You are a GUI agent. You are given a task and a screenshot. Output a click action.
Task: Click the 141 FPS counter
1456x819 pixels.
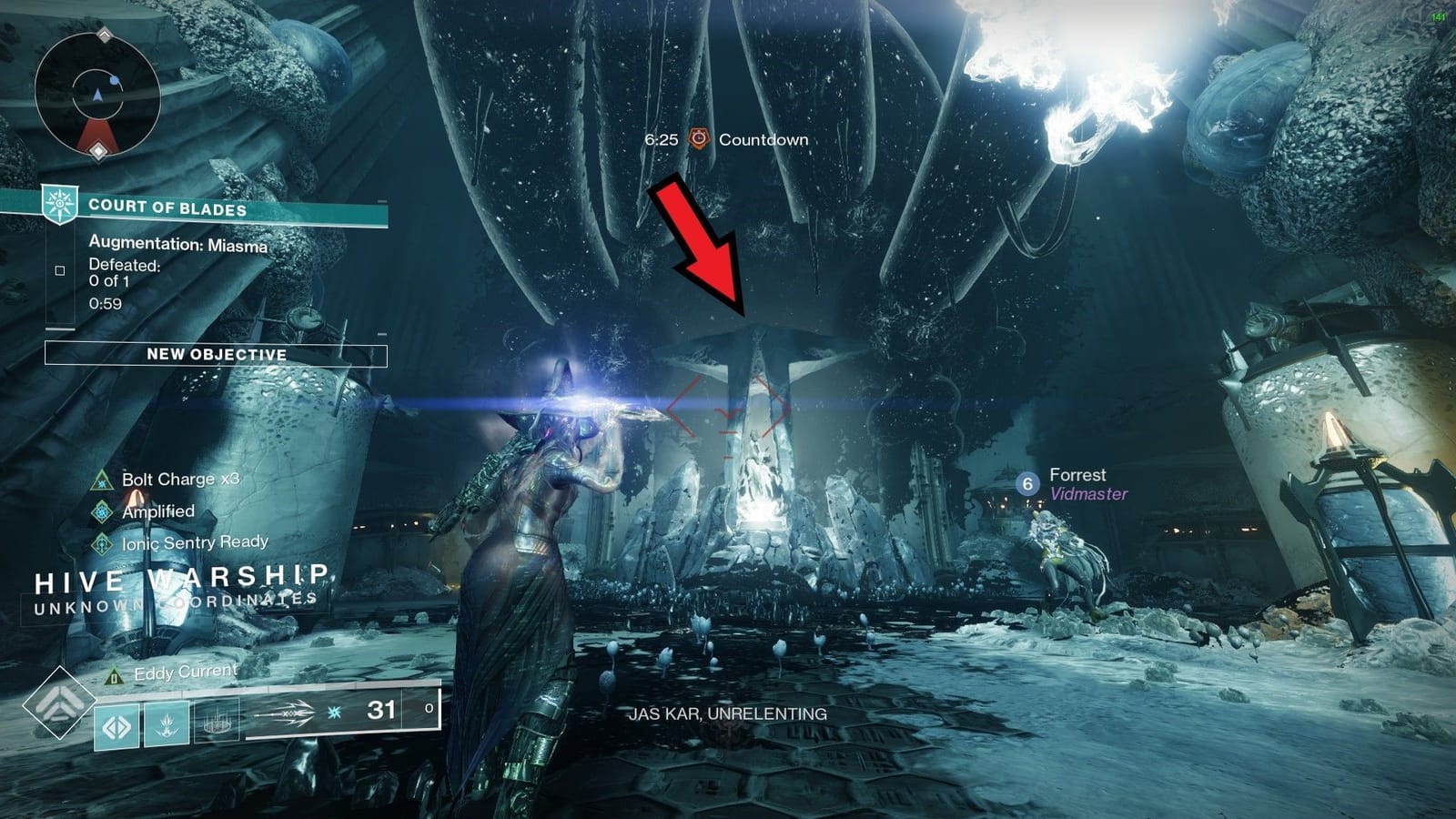click(1440, 17)
